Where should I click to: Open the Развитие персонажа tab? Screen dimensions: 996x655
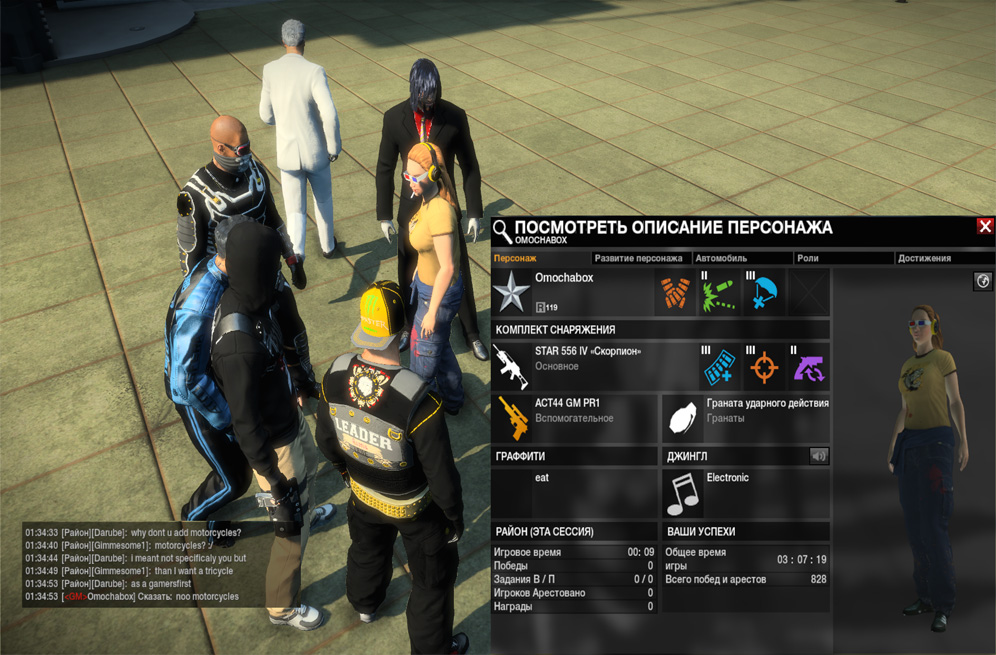[638, 258]
